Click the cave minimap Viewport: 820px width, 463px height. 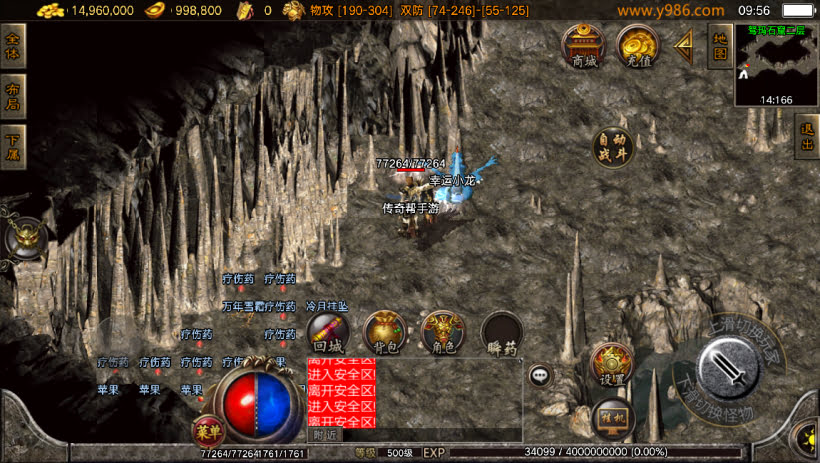[776, 63]
